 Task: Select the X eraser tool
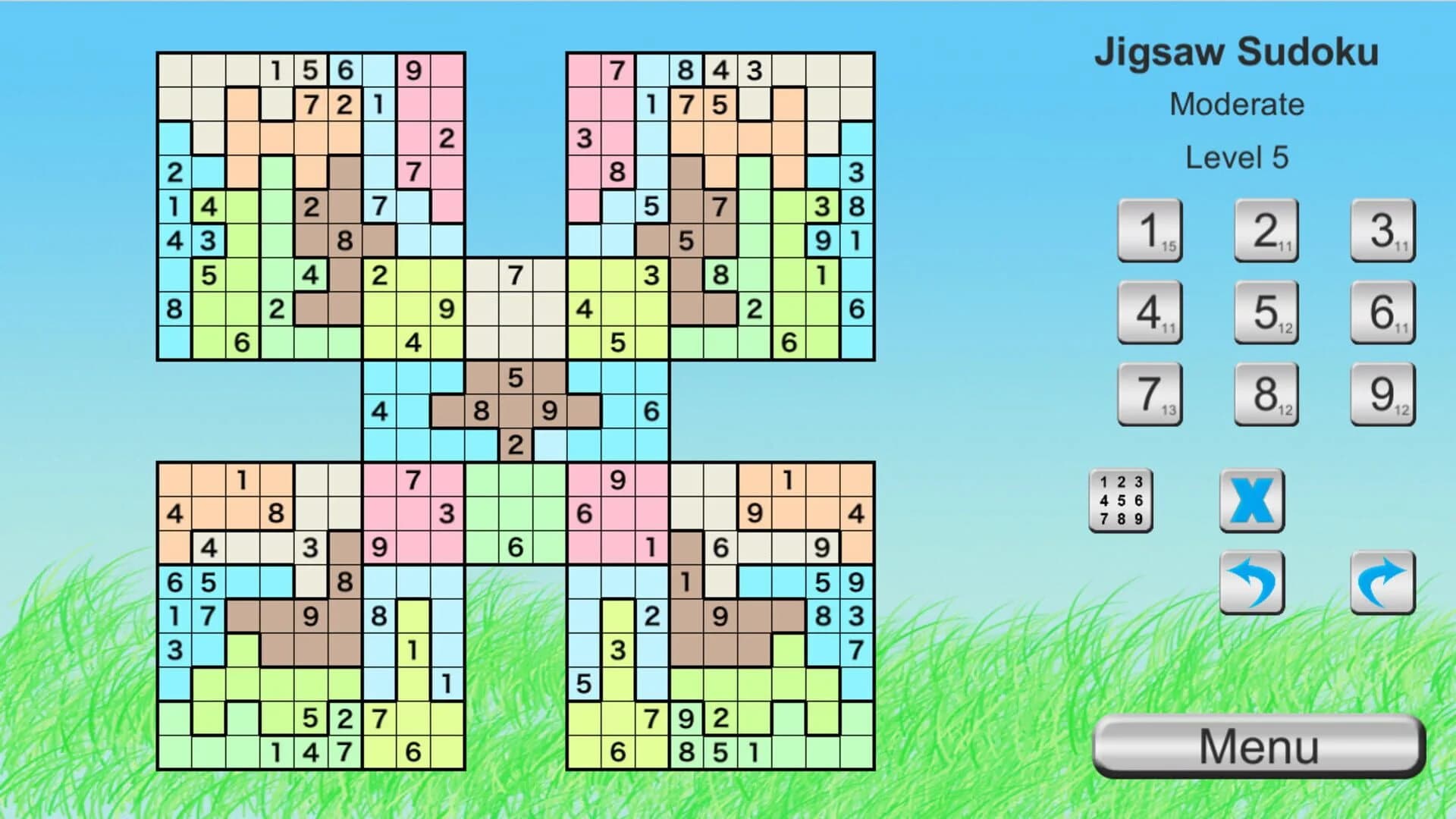pyautogui.click(x=1251, y=501)
